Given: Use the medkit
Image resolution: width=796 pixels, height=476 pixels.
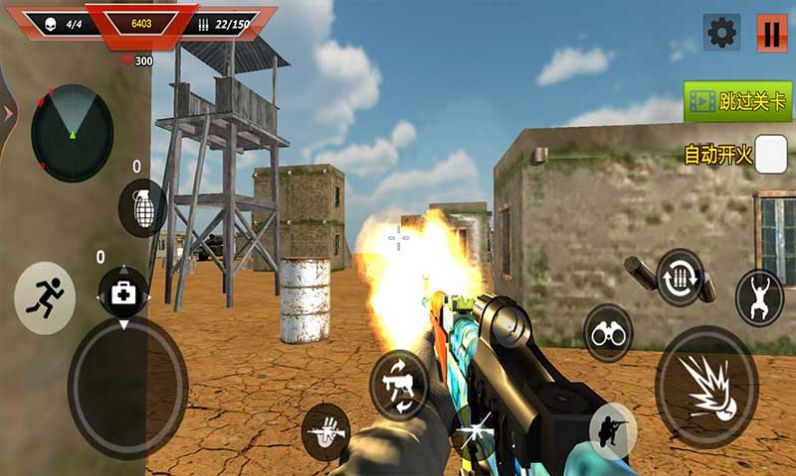Looking at the screenshot, I should 123,293.
